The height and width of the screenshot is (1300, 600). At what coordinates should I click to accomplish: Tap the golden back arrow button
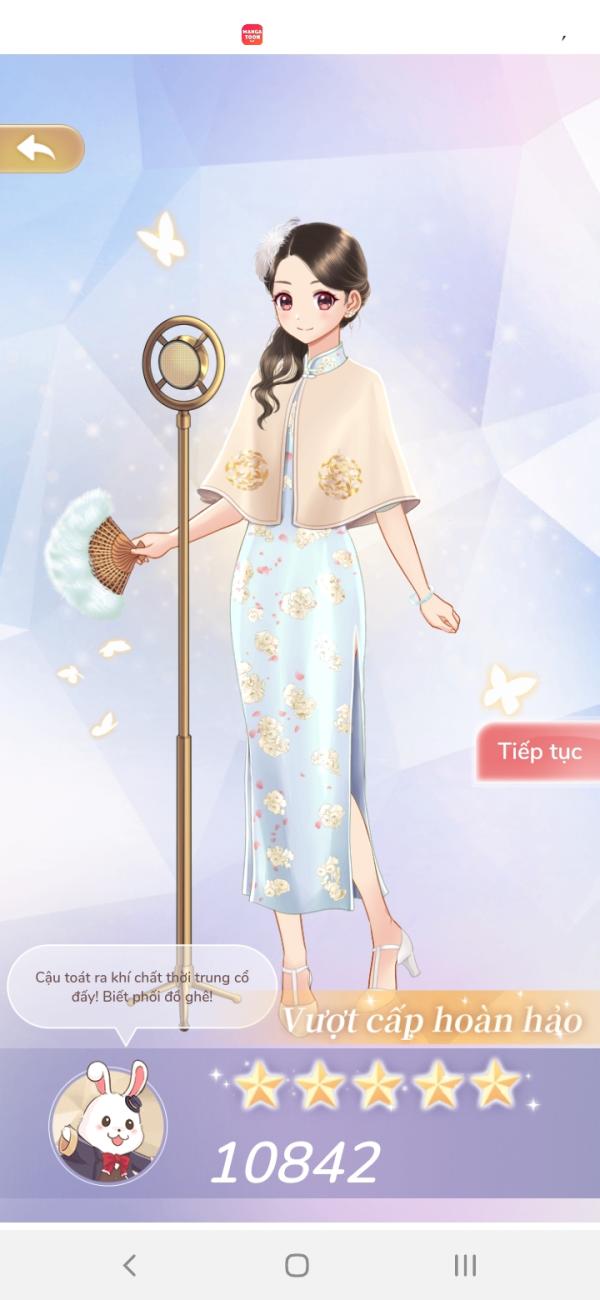pyautogui.click(x=40, y=149)
